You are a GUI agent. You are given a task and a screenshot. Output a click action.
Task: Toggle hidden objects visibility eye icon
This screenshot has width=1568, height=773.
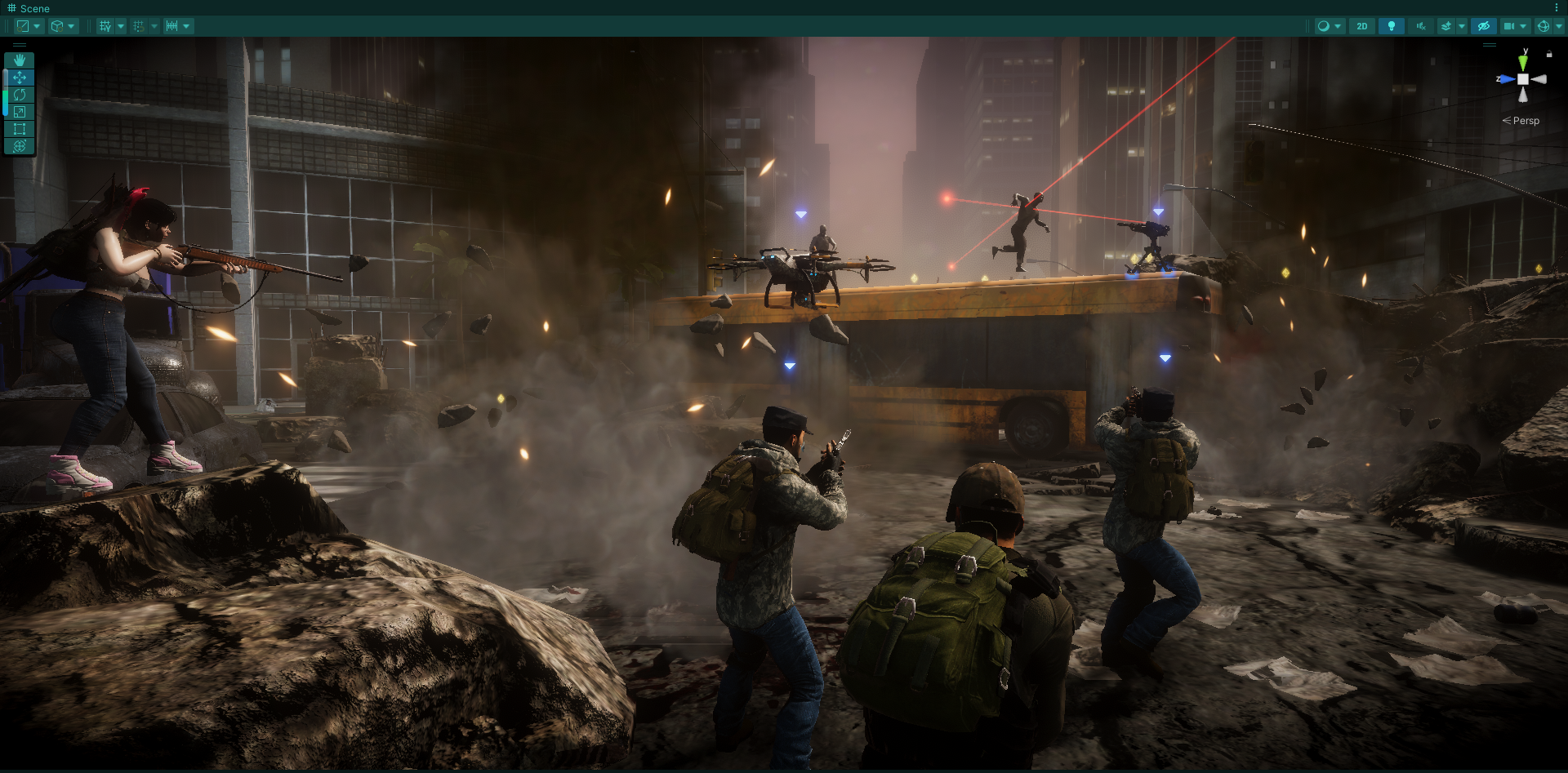[x=1484, y=26]
